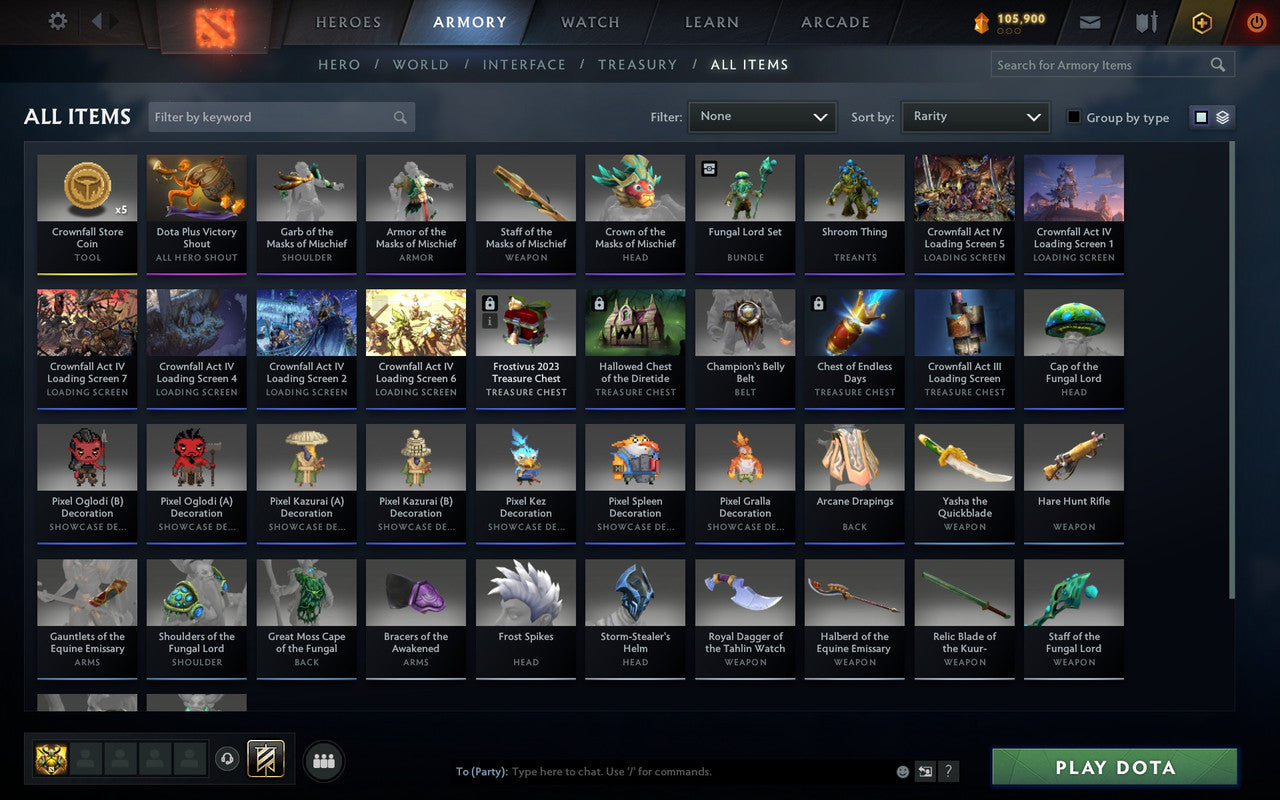Open the armory loadout shield and sword icon

pos(1145,21)
